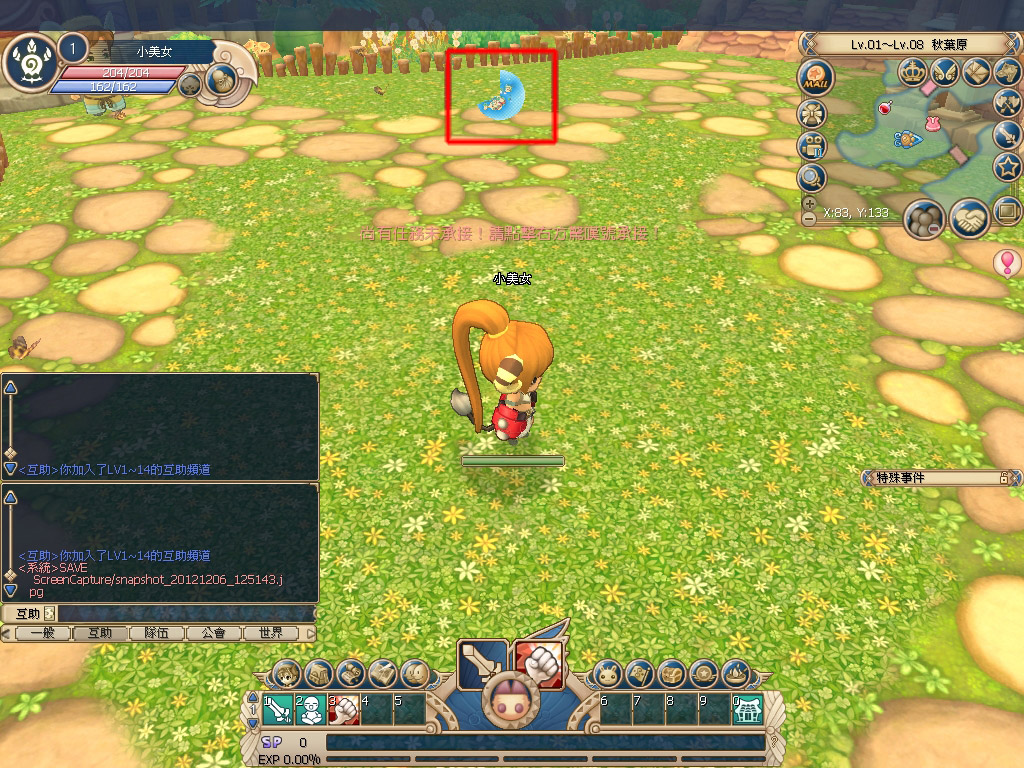Screen dimensions: 1024x768
Task: Open the angel wings menu icon
Action: click(x=945, y=71)
